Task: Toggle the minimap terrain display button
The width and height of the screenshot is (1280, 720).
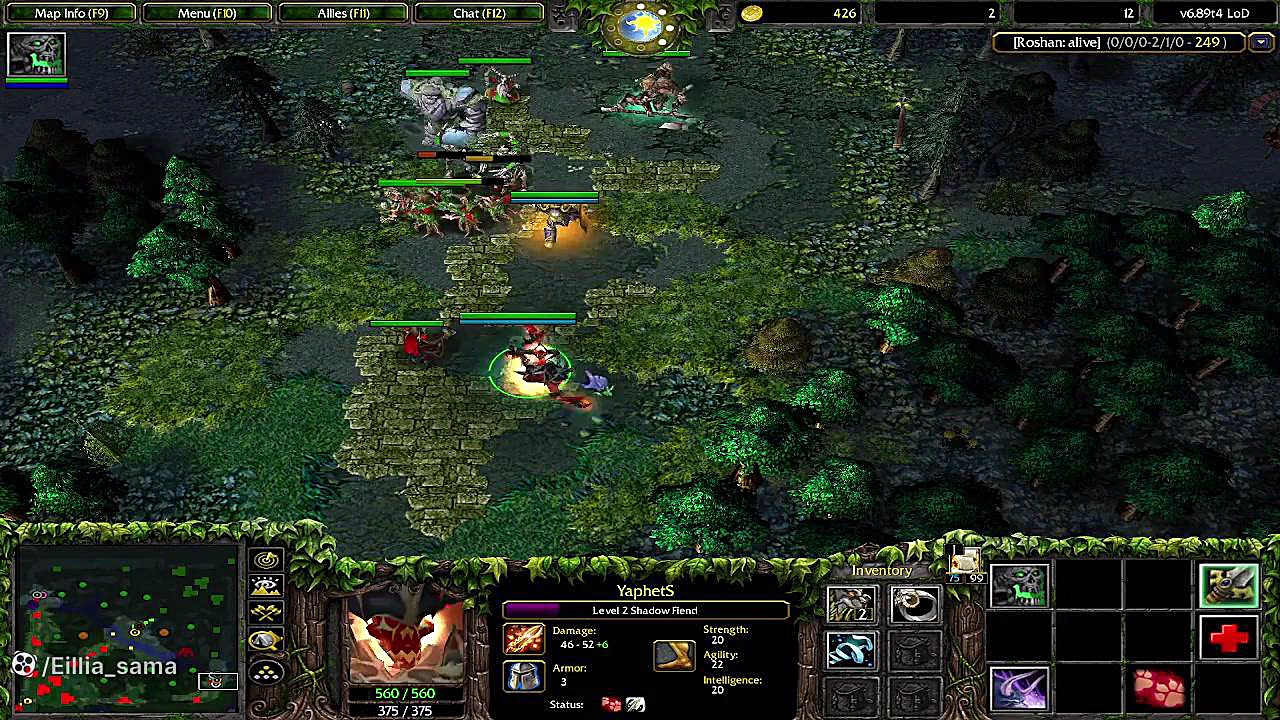Action: (x=266, y=586)
